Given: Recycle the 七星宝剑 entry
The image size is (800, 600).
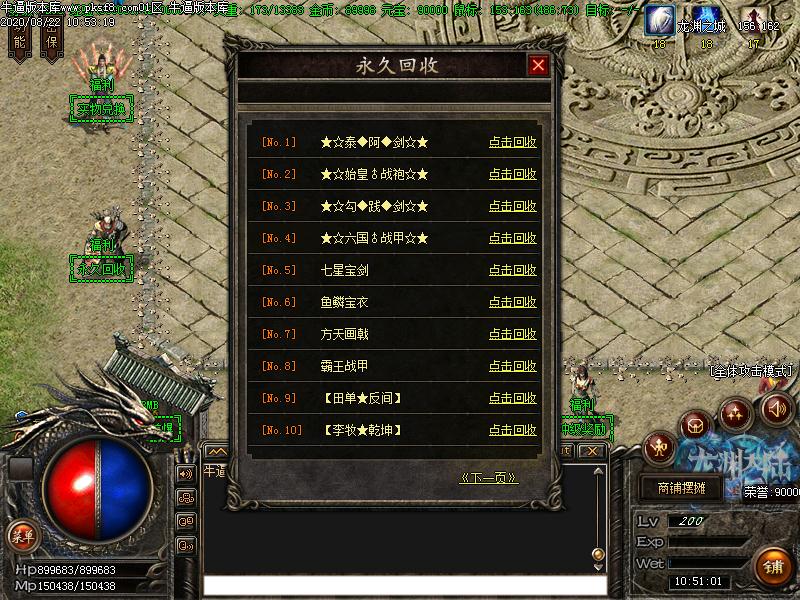Looking at the screenshot, I should pos(512,270).
